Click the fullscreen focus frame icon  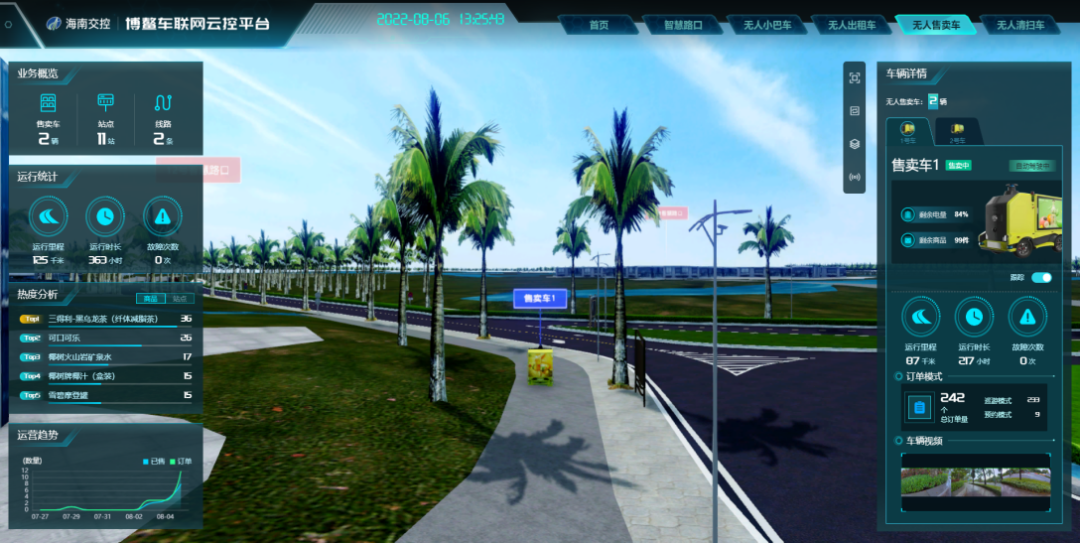coord(854,78)
